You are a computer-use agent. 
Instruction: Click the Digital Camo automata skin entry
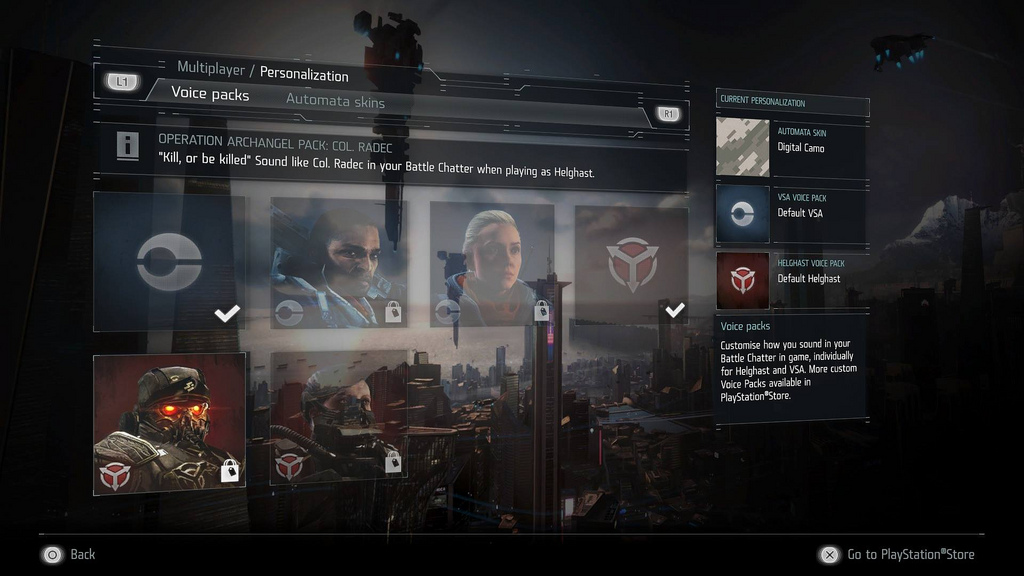point(792,147)
